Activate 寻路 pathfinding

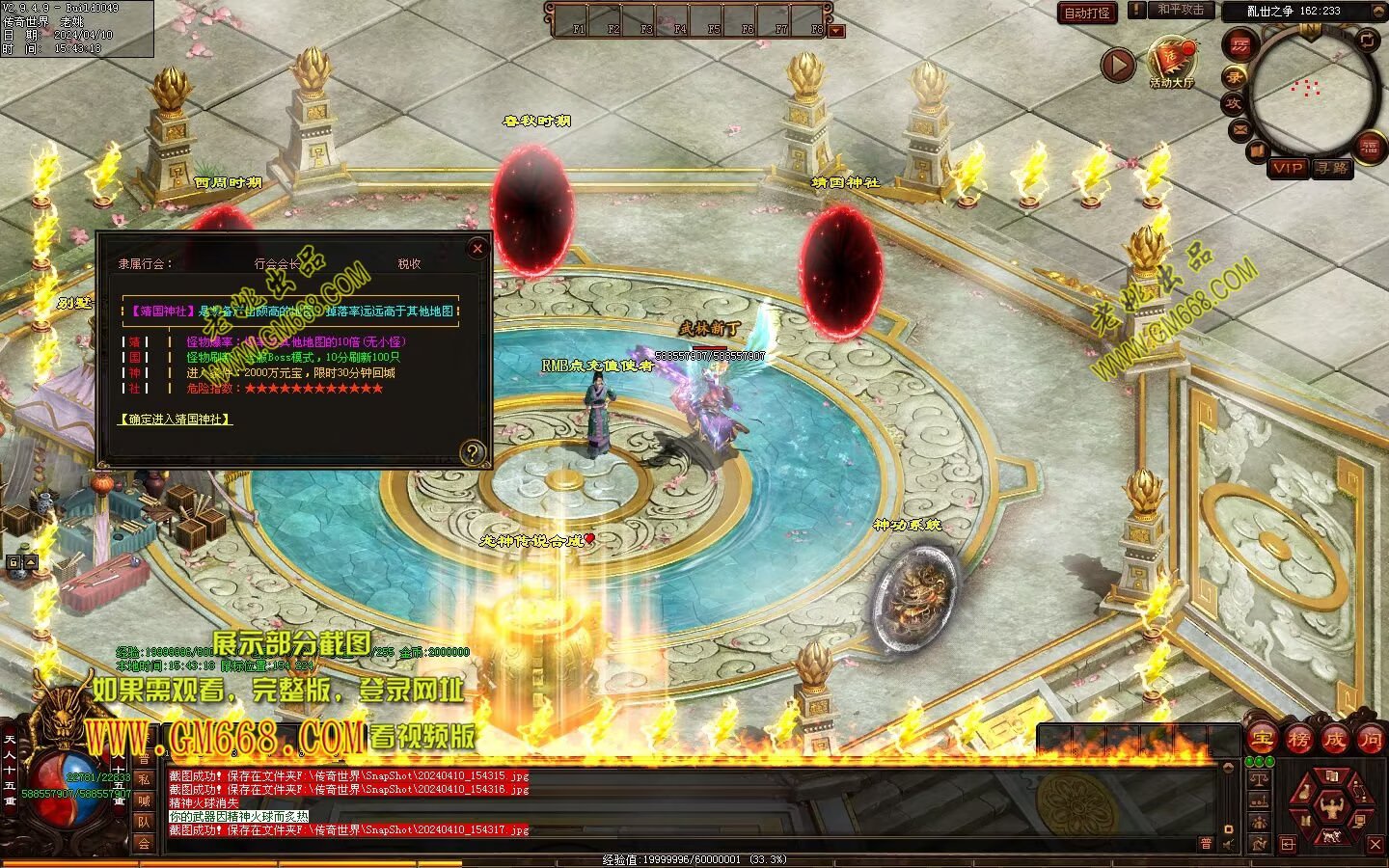coord(1331,168)
